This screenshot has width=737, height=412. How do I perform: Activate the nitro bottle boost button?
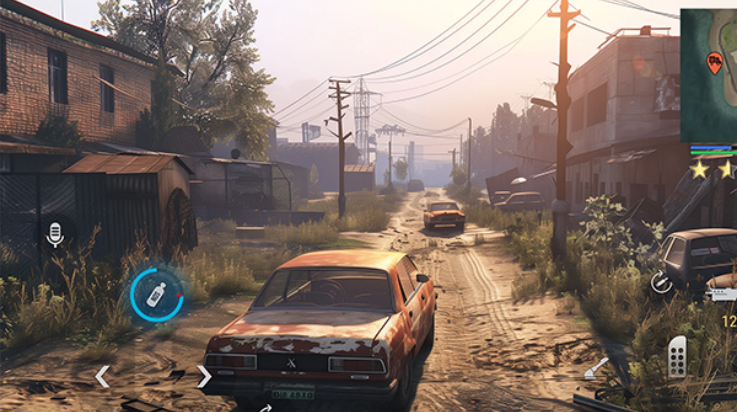point(156,294)
